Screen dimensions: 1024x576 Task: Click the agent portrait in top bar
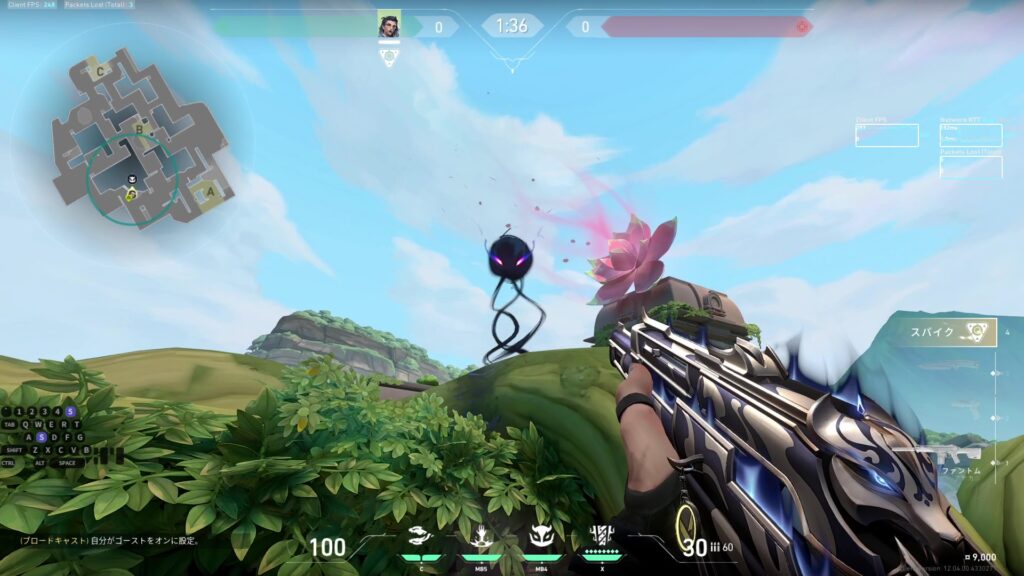pos(388,26)
